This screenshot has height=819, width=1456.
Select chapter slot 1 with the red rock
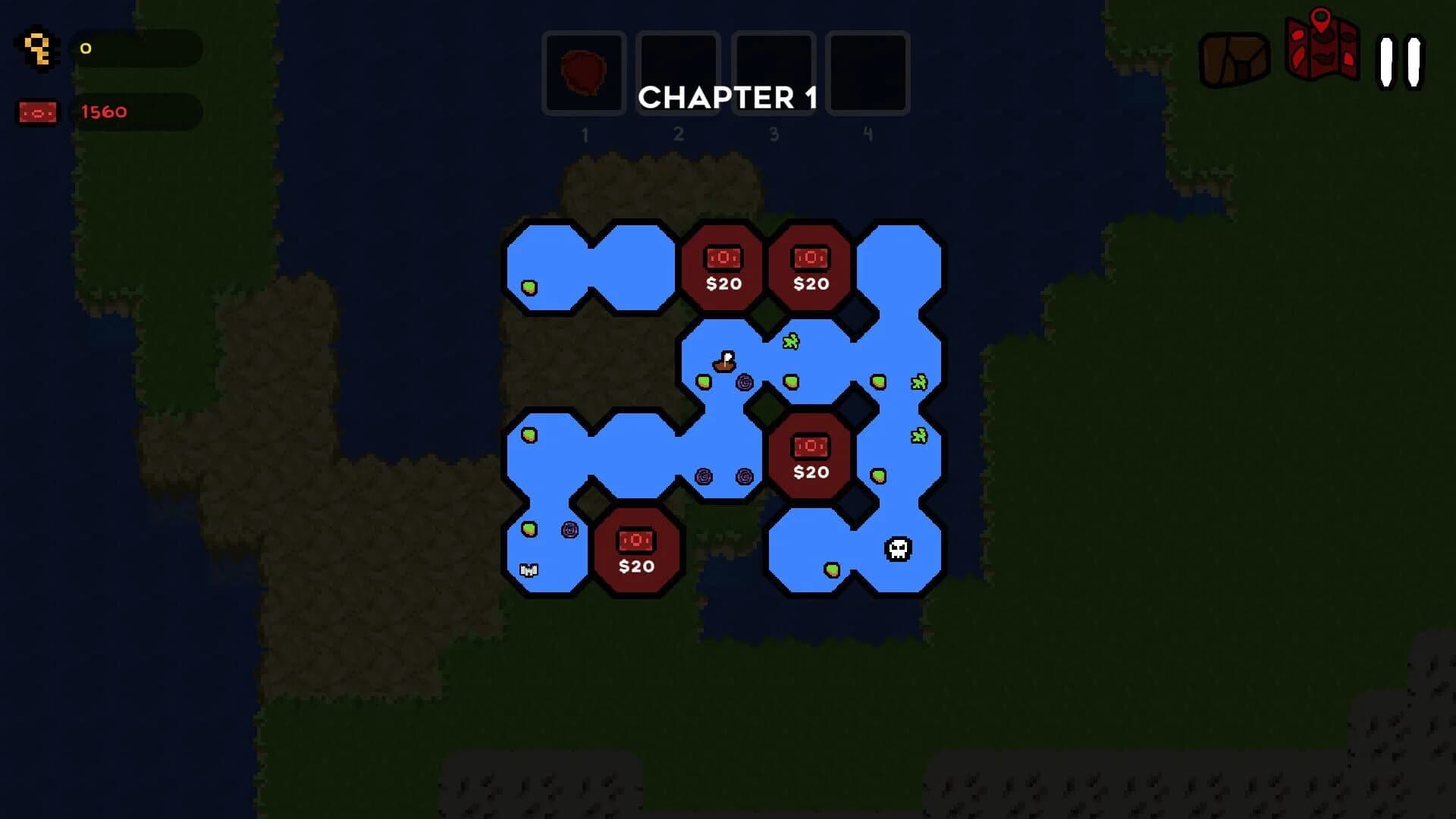(x=583, y=72)
